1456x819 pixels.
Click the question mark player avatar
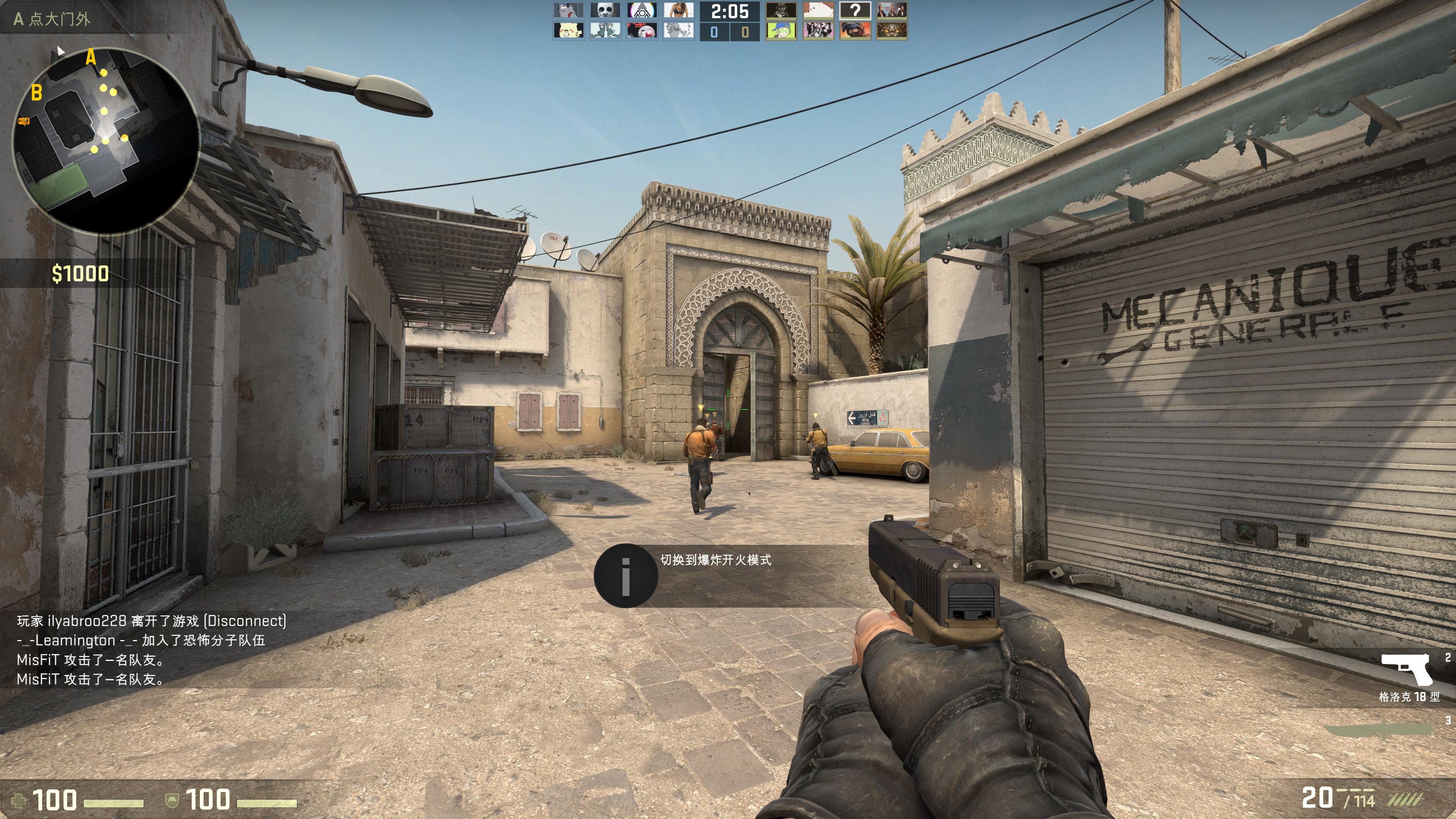point(855,10)
